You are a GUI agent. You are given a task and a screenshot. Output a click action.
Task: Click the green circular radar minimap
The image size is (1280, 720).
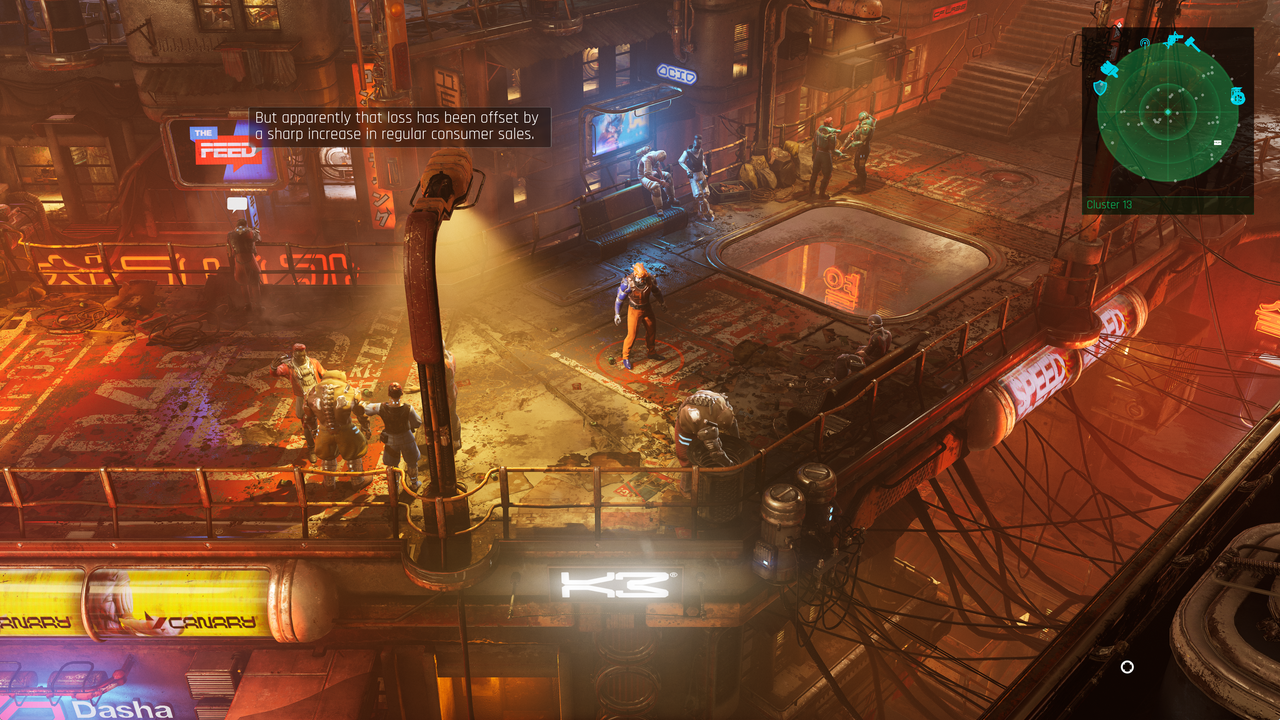click(1167, 111)
